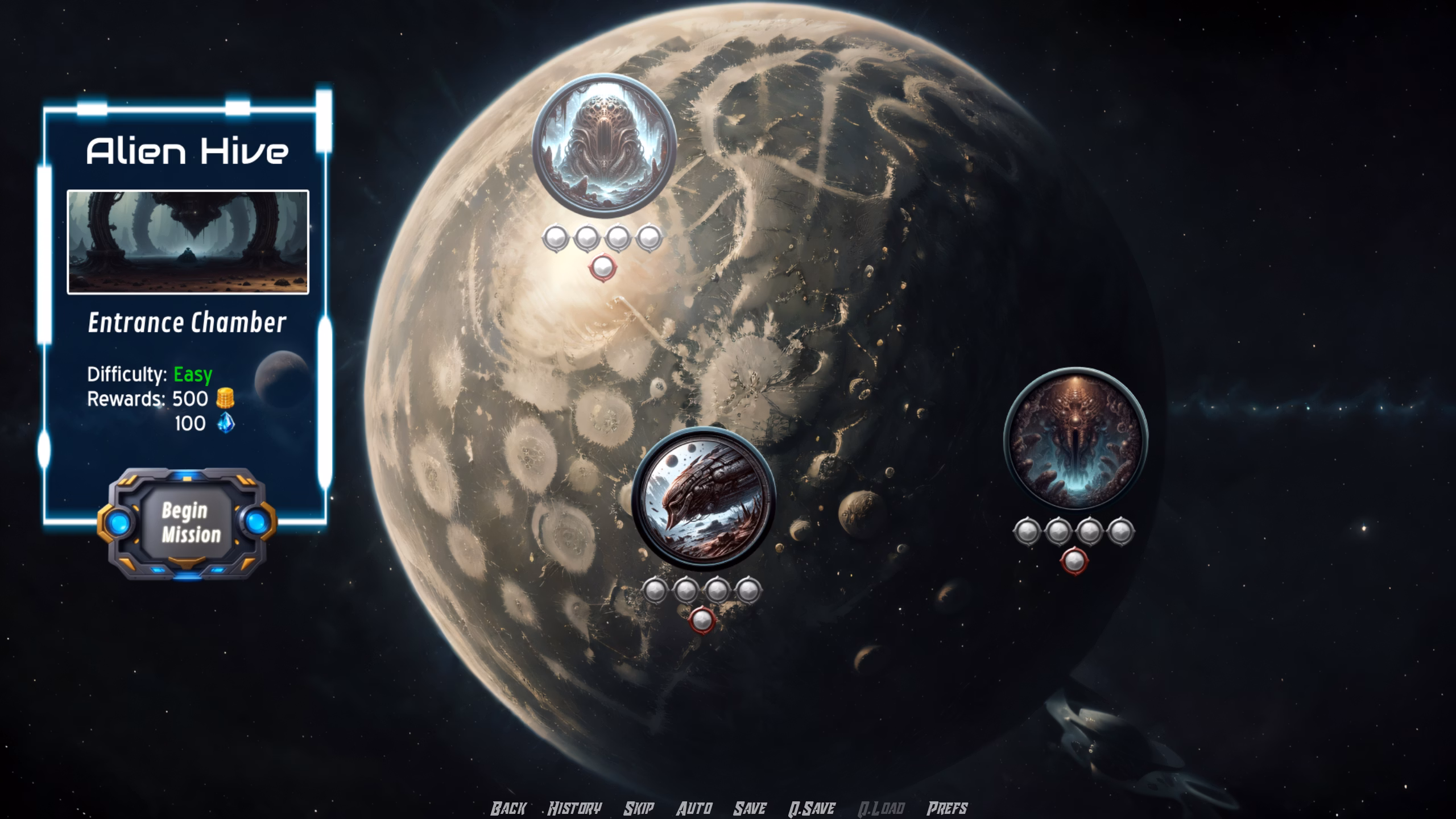Go Back via the bottom menu
Viewport: 1456px width, 819px height.
coord(508,808)
